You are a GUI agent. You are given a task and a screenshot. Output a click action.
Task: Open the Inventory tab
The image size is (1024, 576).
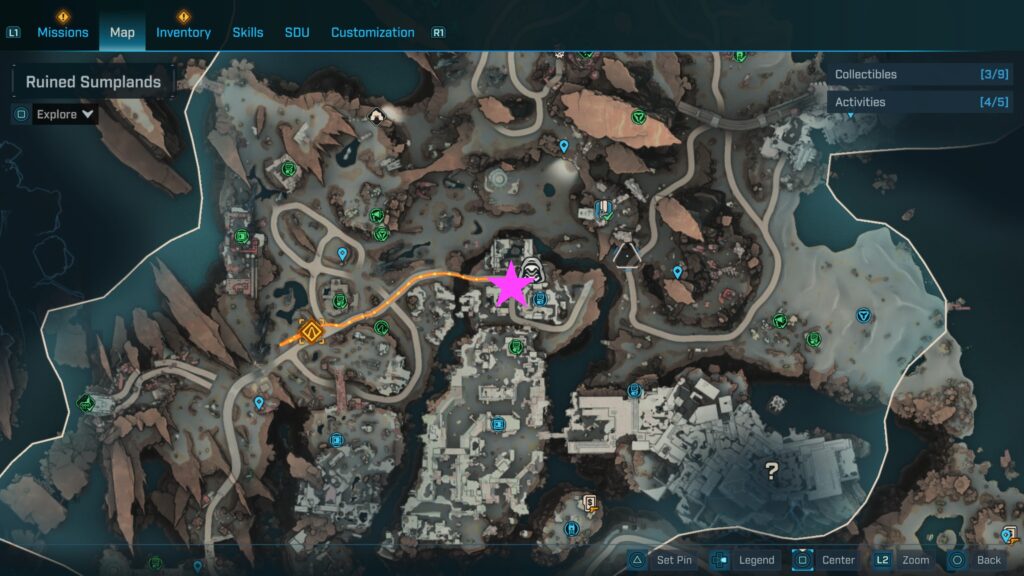coord(183,32)
